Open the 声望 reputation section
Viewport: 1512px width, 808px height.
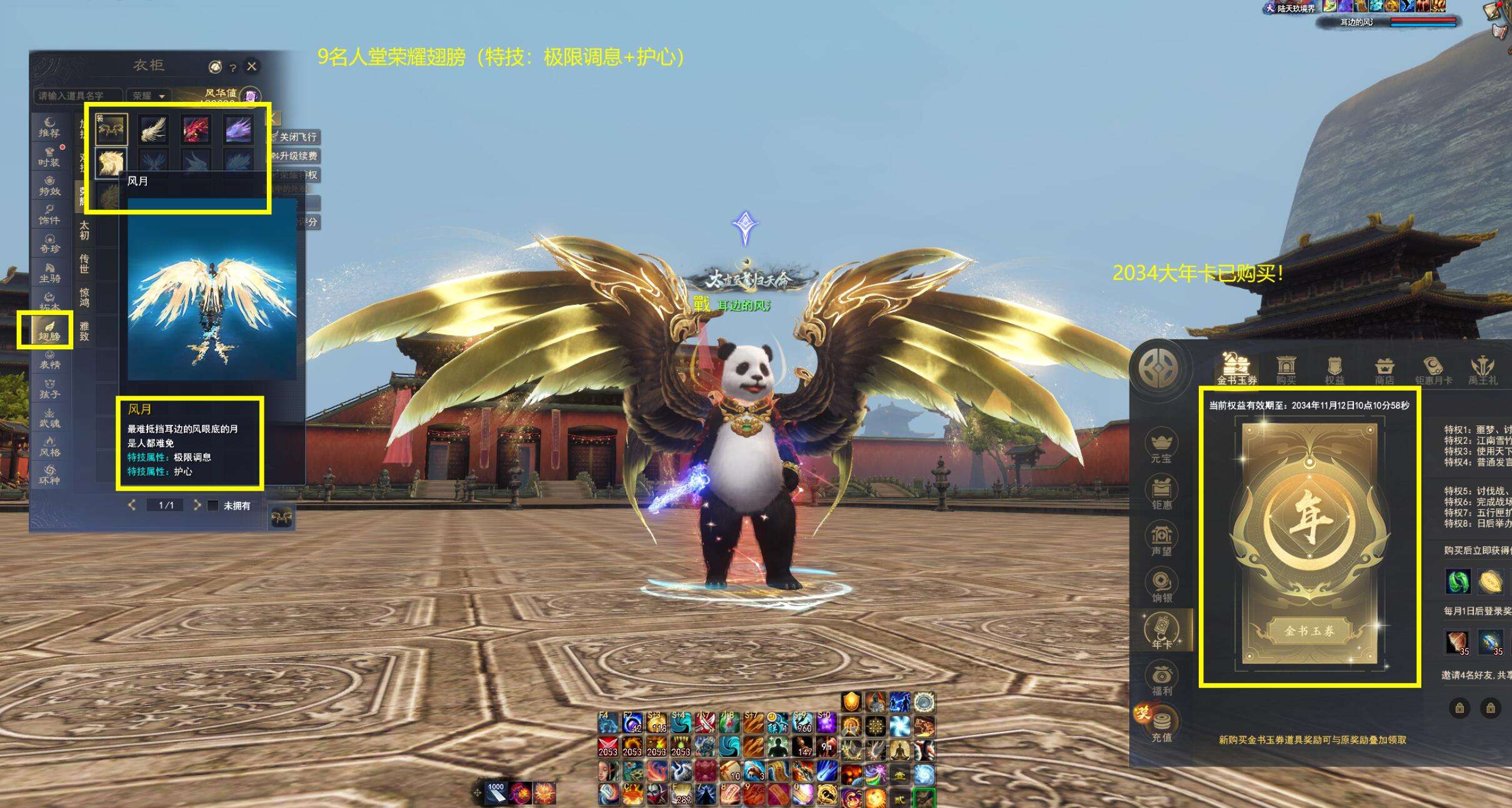click(1161, 540)
